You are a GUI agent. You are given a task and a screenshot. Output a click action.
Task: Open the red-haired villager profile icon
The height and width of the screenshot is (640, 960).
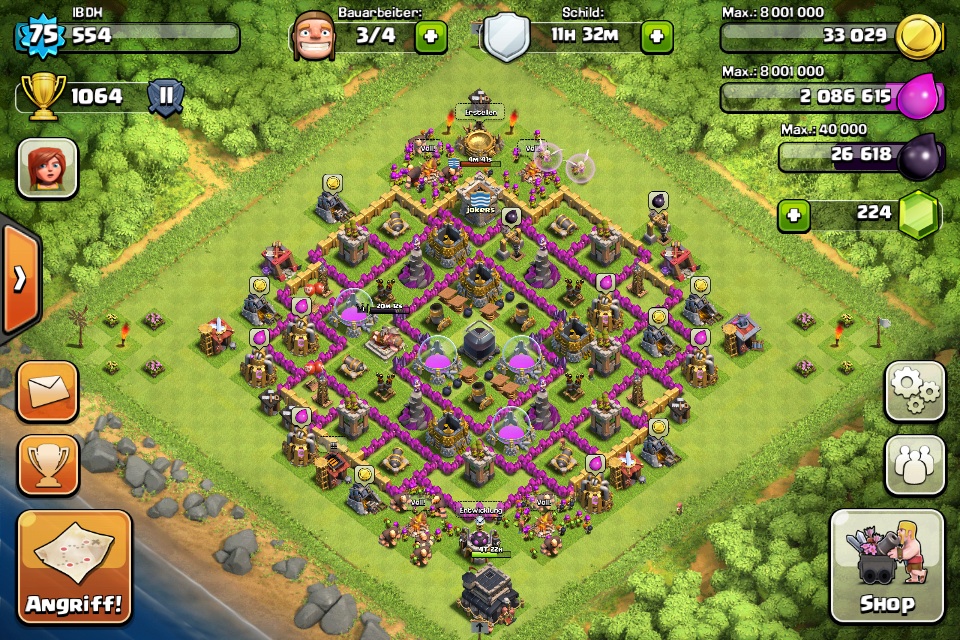tap(47, 168)
